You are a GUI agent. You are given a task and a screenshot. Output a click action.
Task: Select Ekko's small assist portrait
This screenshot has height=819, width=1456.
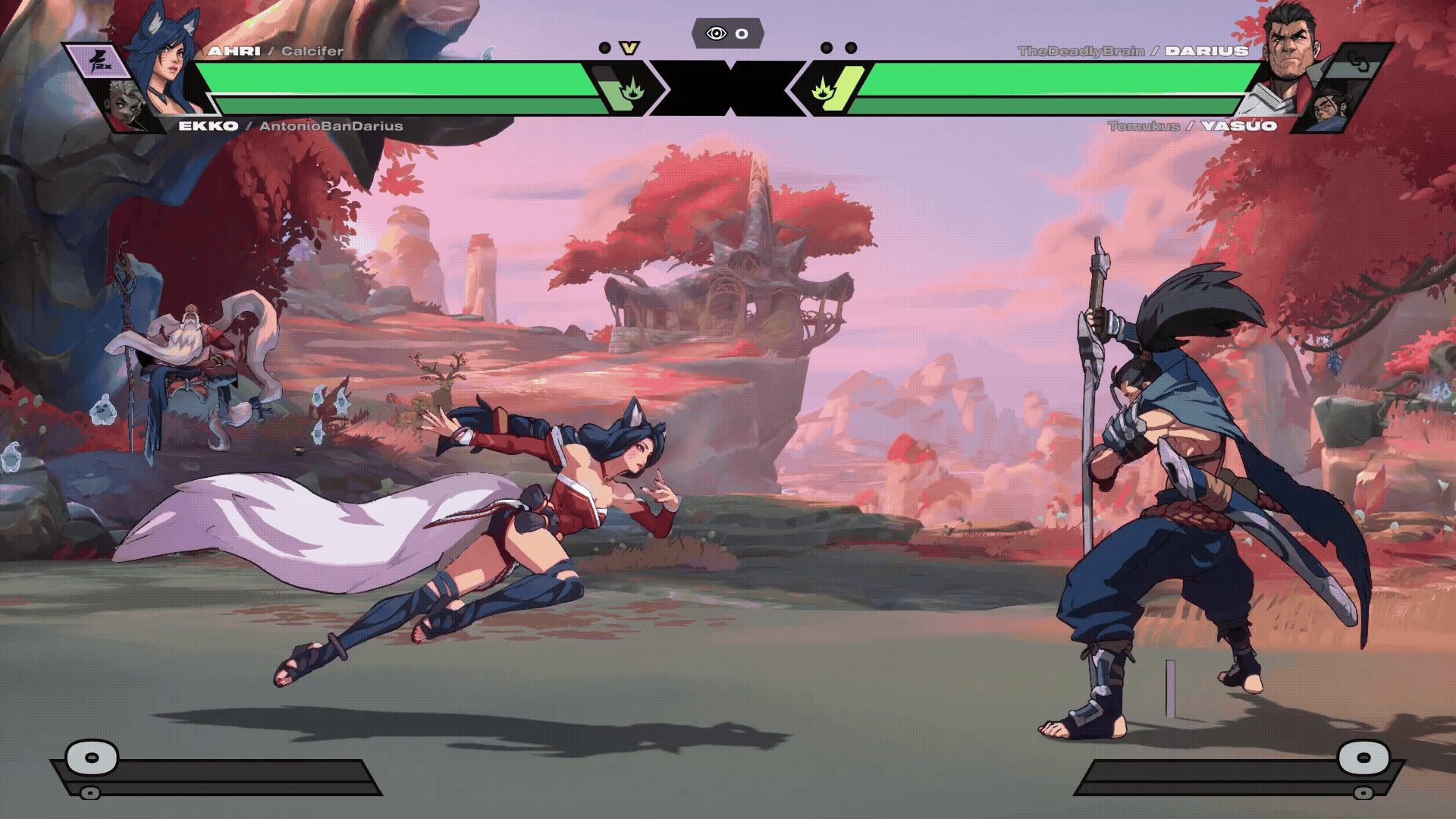(127, 105)
